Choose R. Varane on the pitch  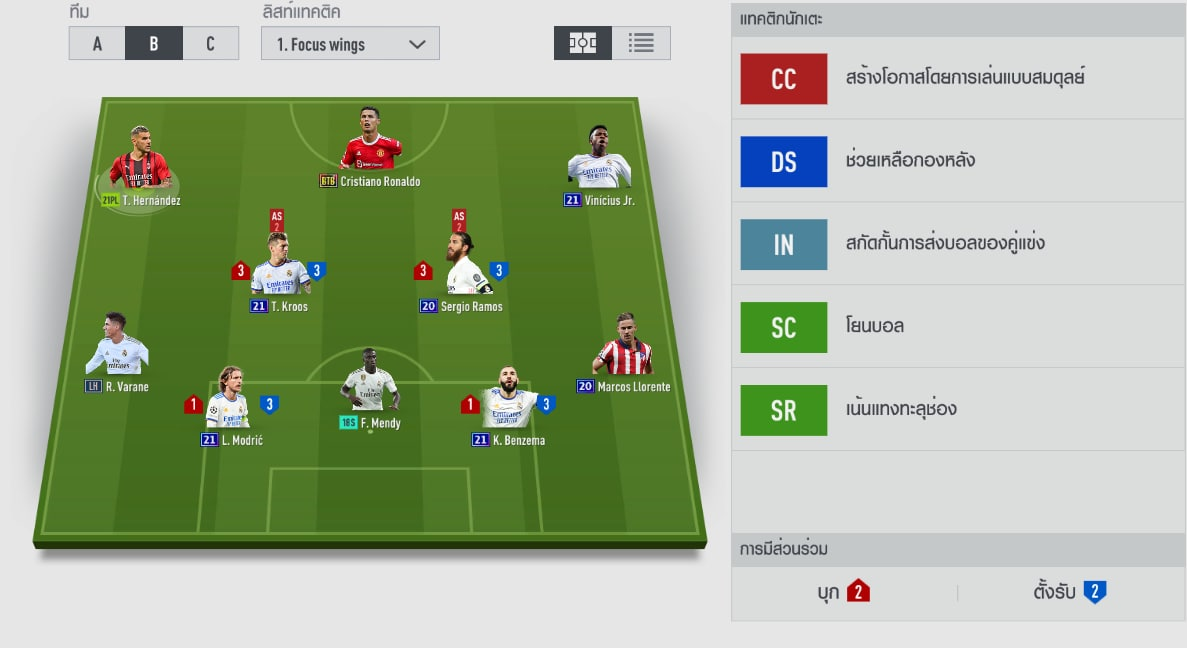117,350
